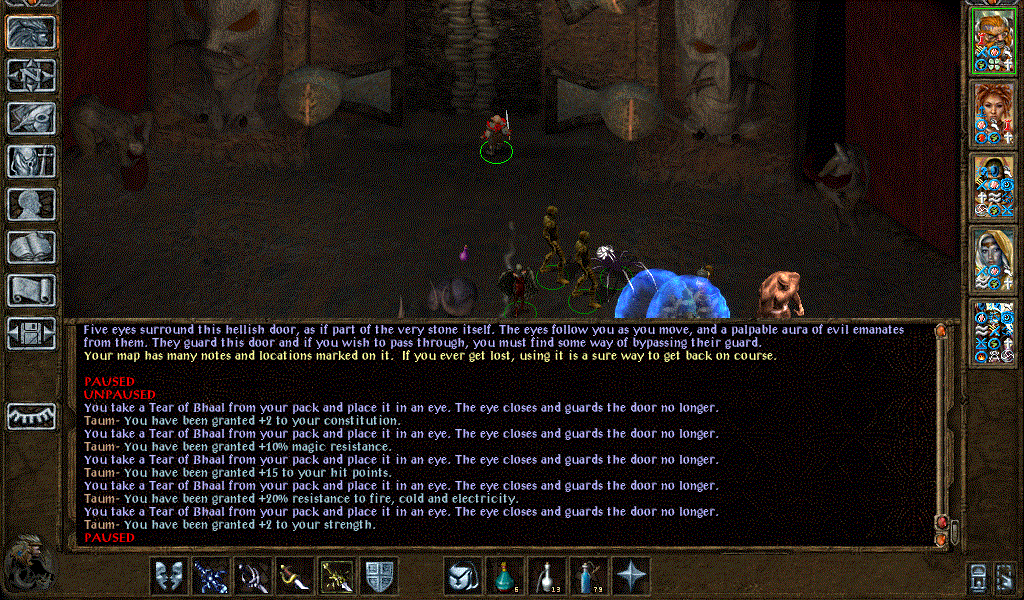
Task: Click the closed-eye rest button
Action: click(31, 416)
